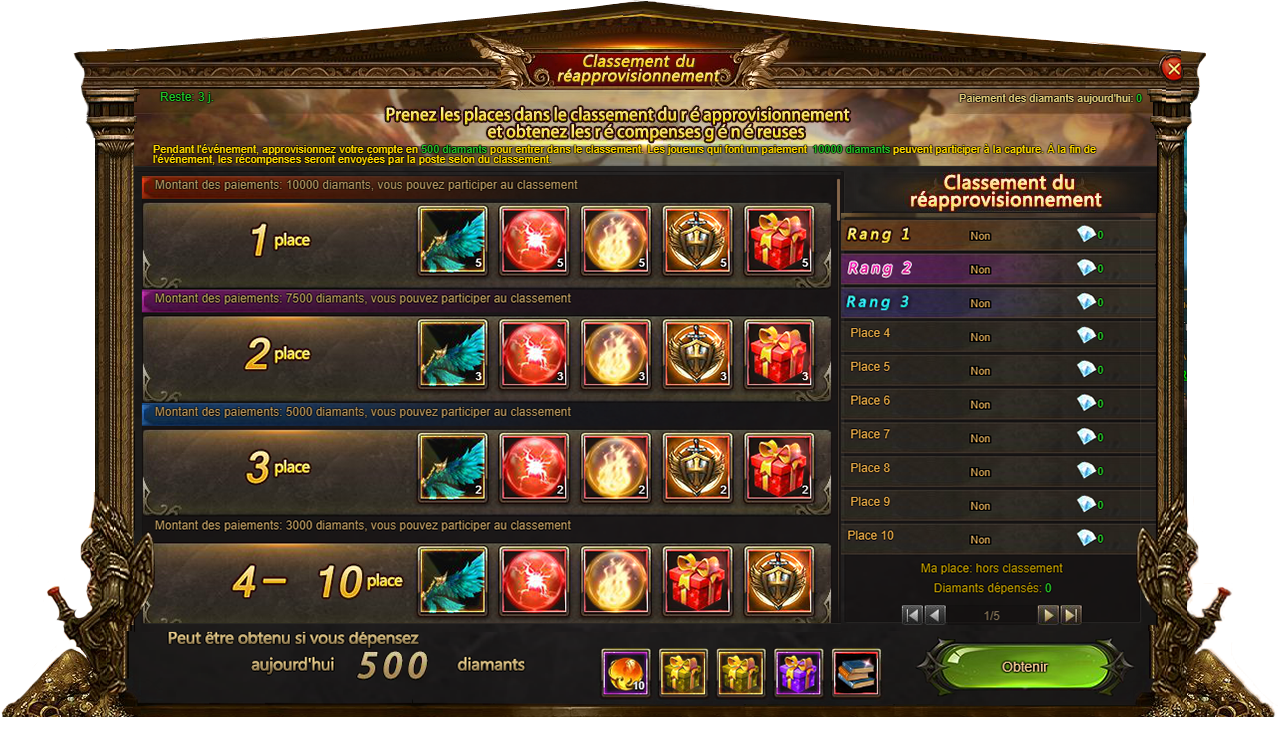Jump to the first ranking page

coord(912,615)
